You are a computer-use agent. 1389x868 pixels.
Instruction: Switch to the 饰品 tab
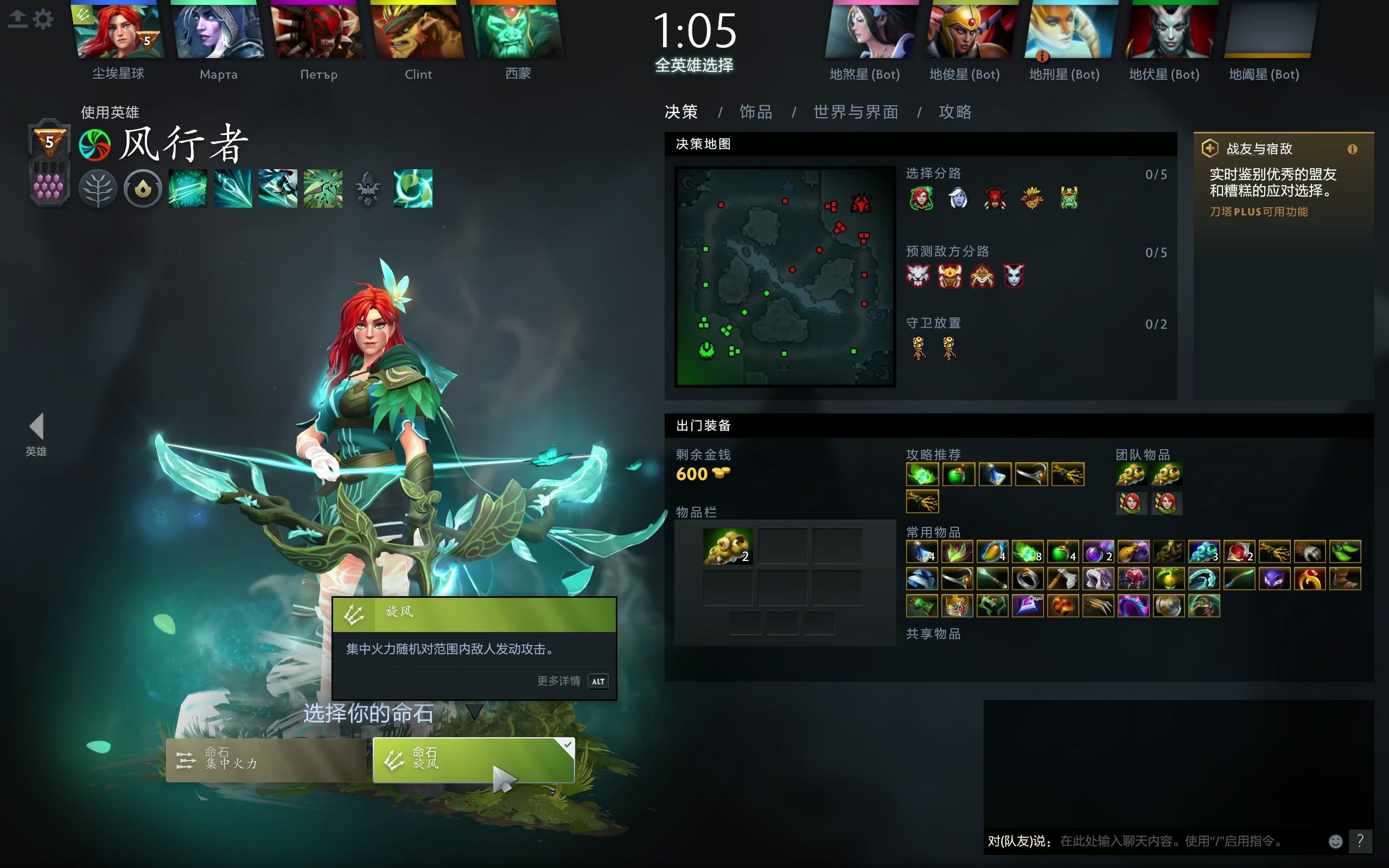(x=755, y=112)
